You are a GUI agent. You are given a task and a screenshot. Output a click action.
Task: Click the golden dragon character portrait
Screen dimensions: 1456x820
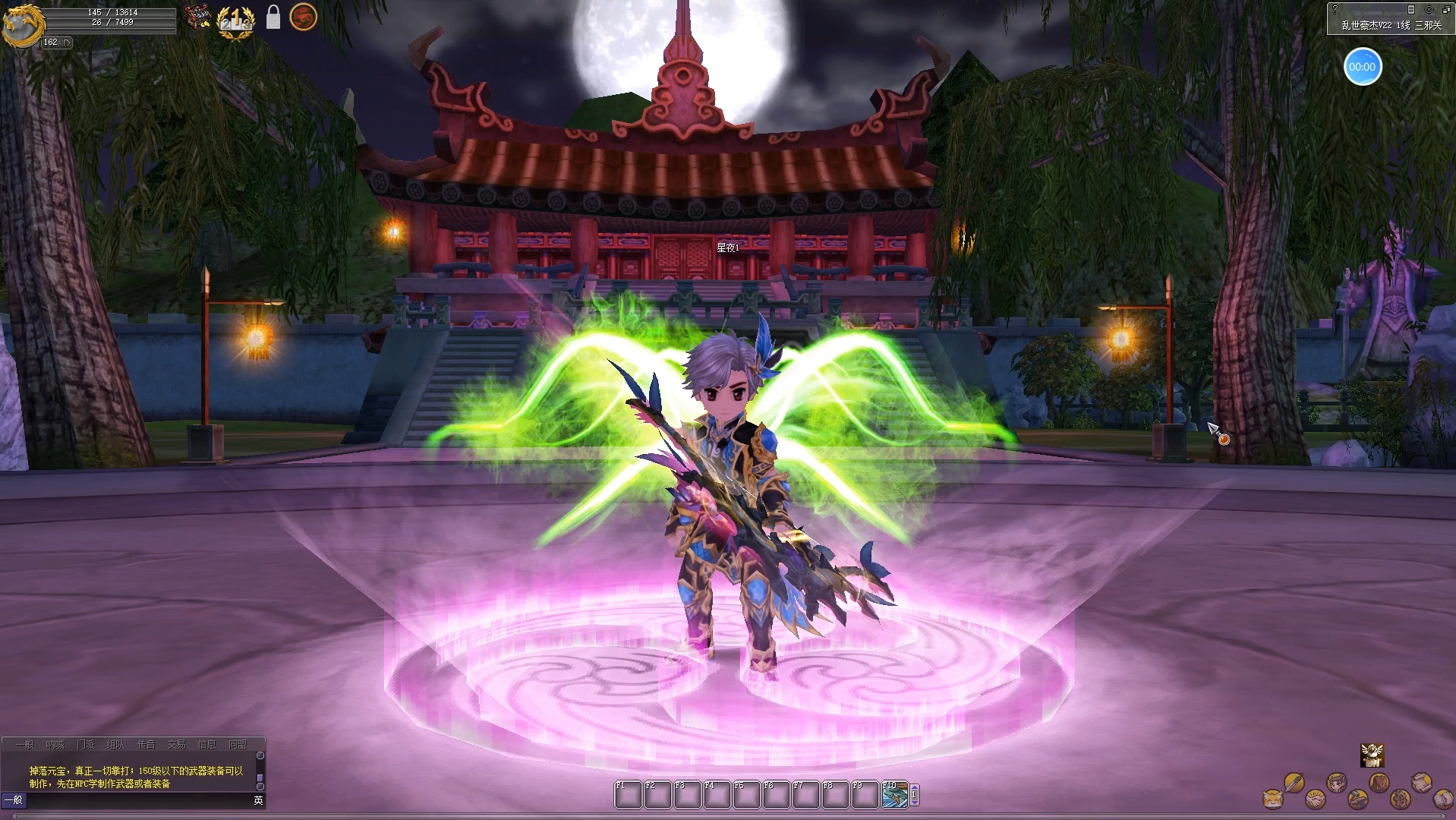tap(20, 24)
